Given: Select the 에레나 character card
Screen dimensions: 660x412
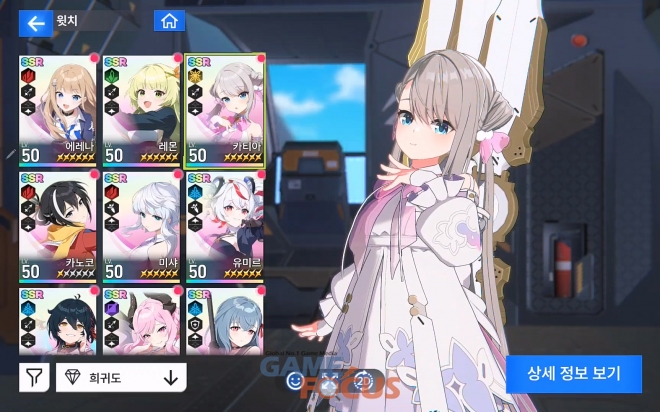Looking at the screenshot, I should [x=57, y=110].
